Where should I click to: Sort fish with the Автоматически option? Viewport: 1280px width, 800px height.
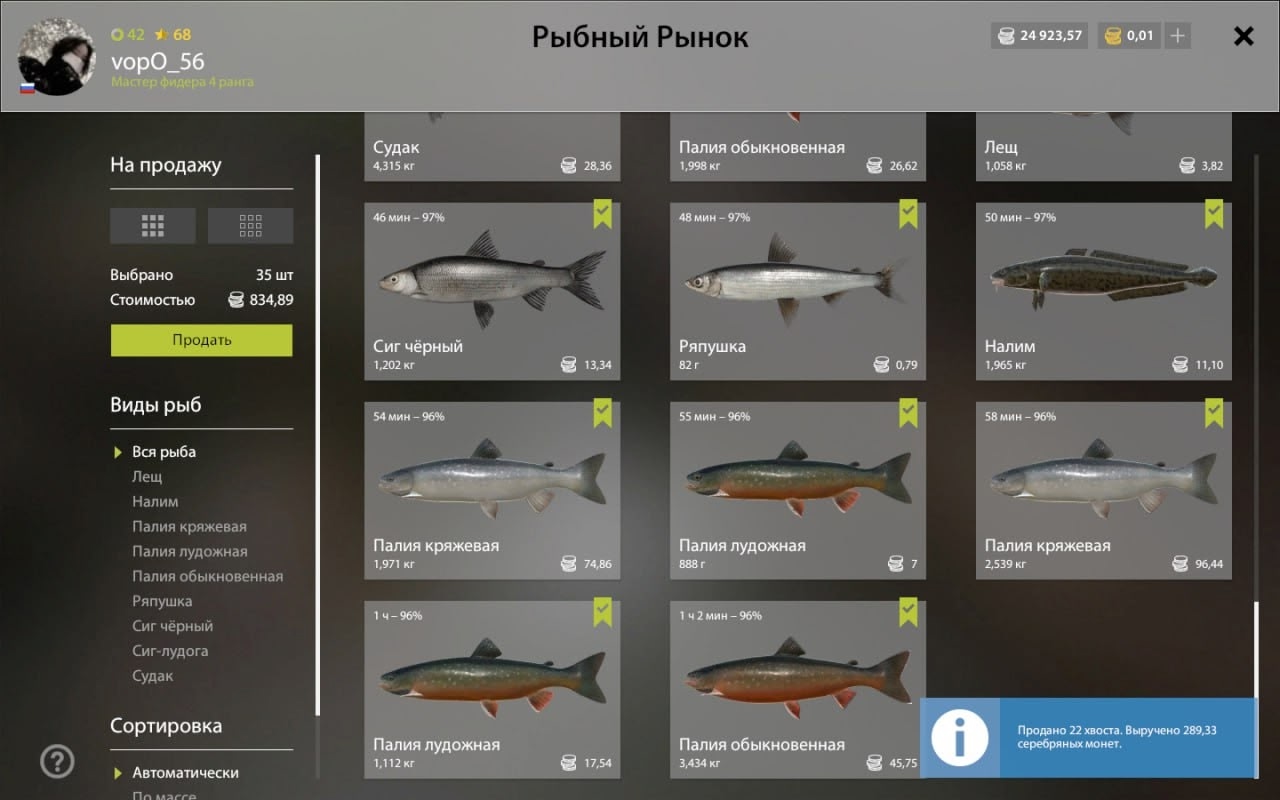pyautogui.click(x=185, y=773)
